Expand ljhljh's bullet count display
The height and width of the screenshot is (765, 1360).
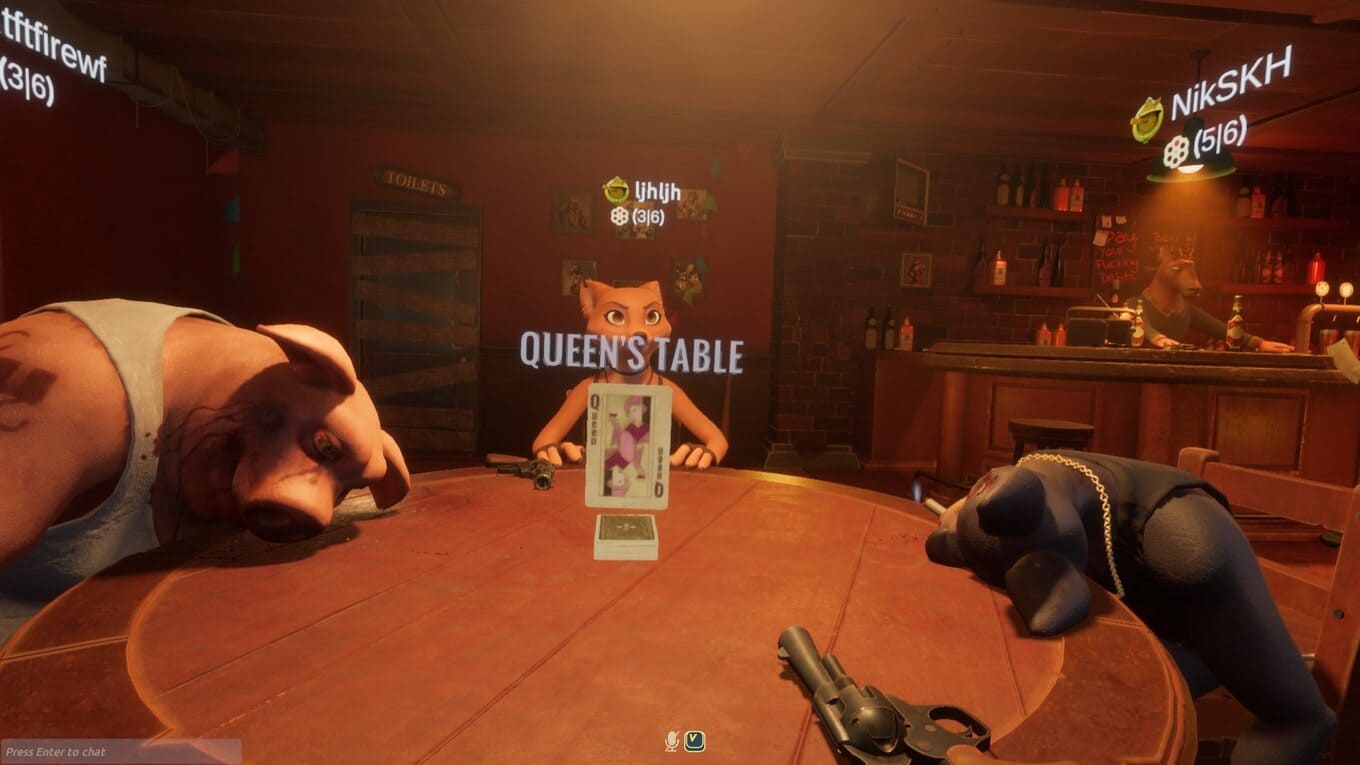tap(647, 216)
